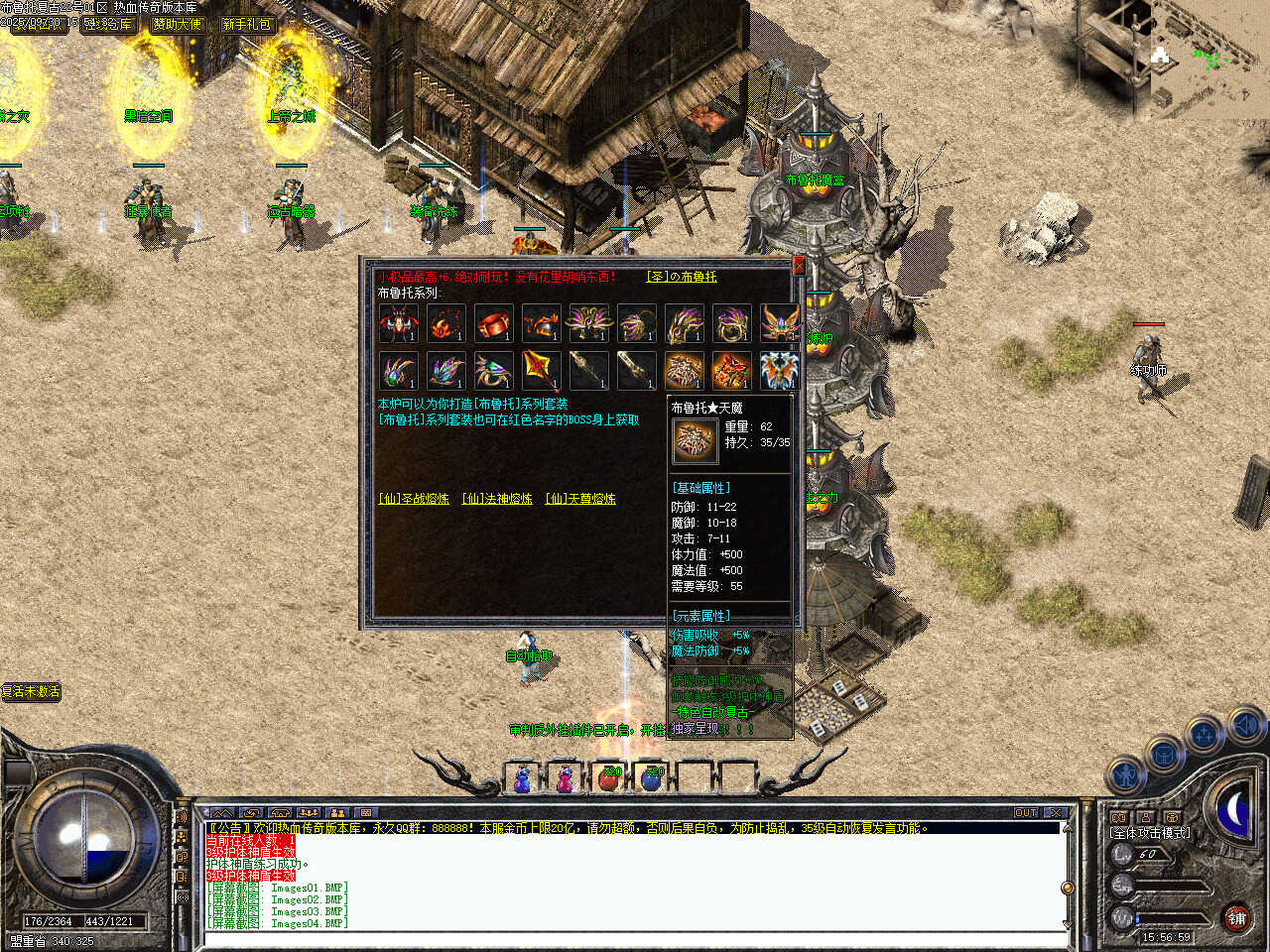Open the 新手礼包 newbie gift pack

coord(247,24)
